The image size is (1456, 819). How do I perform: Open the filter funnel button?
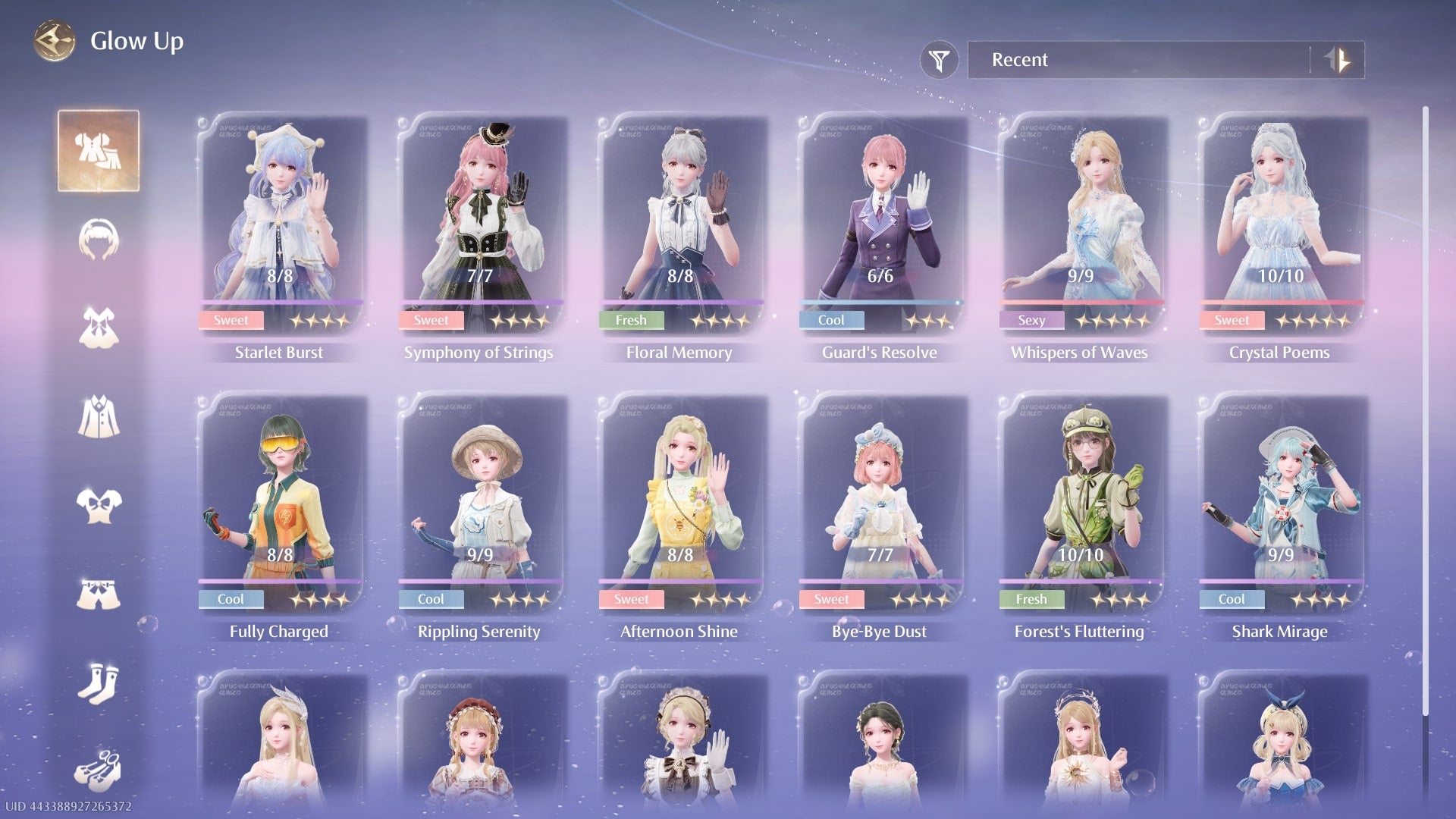click(x=939, y=60)
